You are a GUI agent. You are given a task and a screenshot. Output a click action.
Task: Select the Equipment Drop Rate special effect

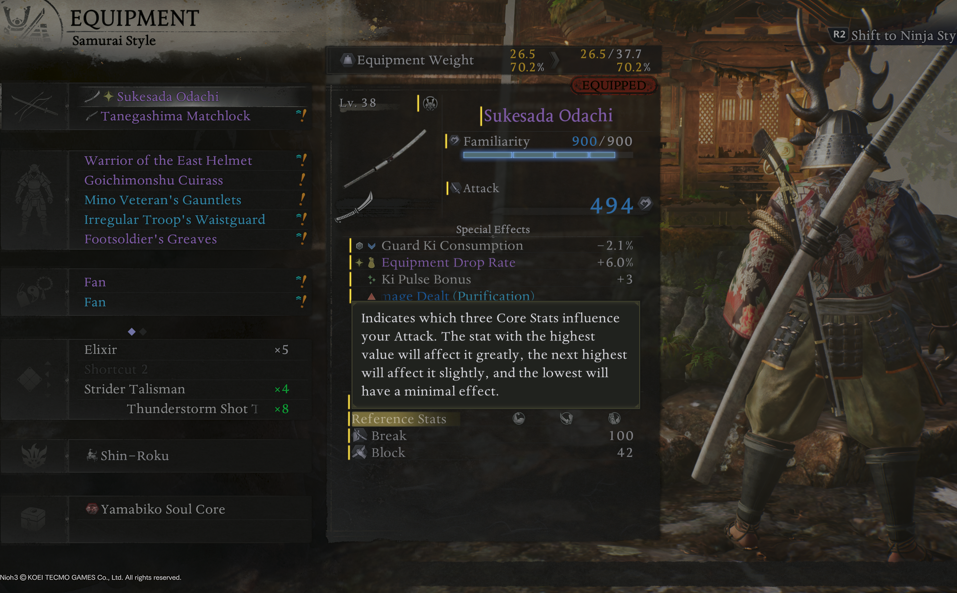tap(448, 263)
